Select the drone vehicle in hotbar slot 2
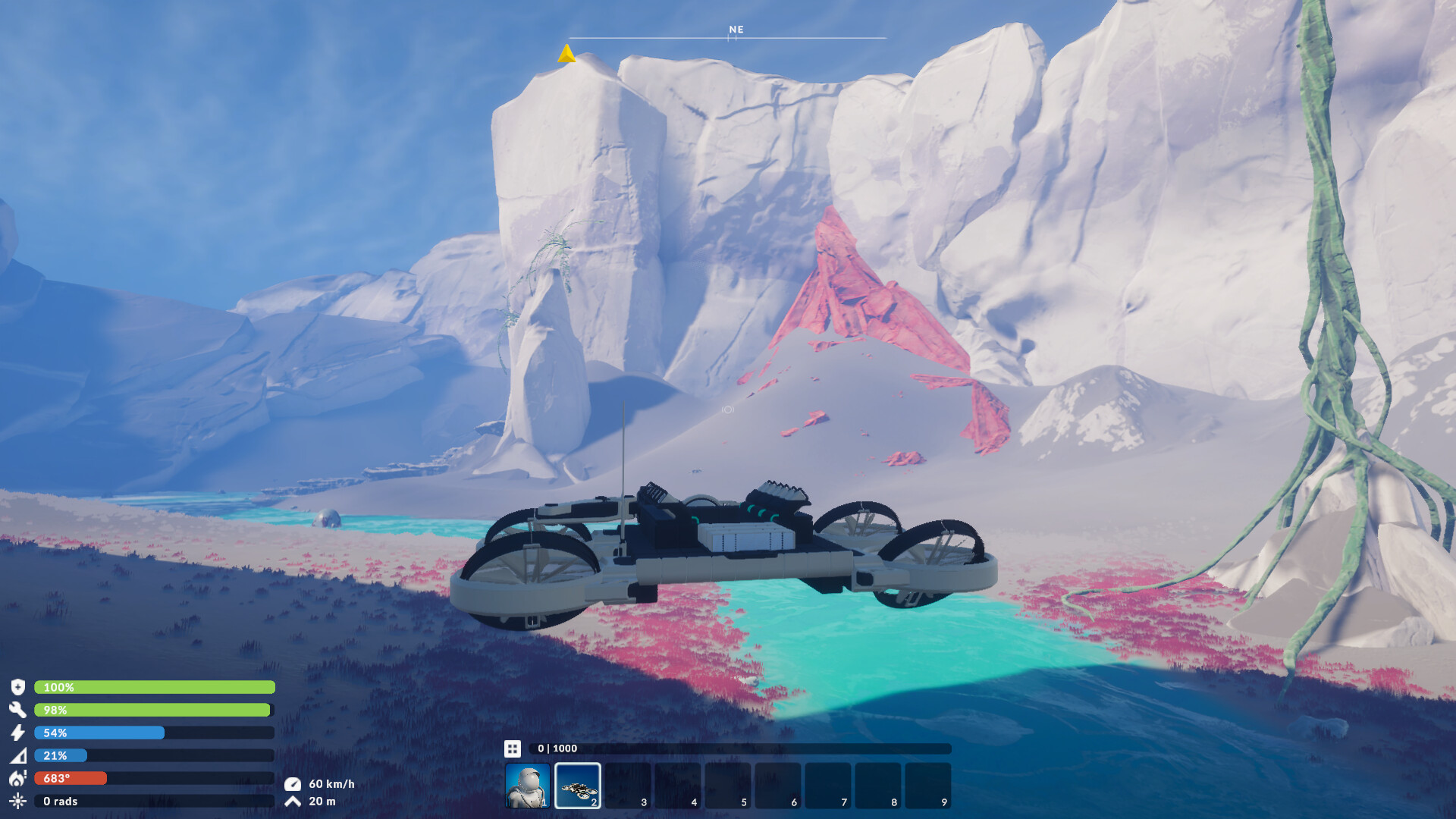 [x=578, y=785]
